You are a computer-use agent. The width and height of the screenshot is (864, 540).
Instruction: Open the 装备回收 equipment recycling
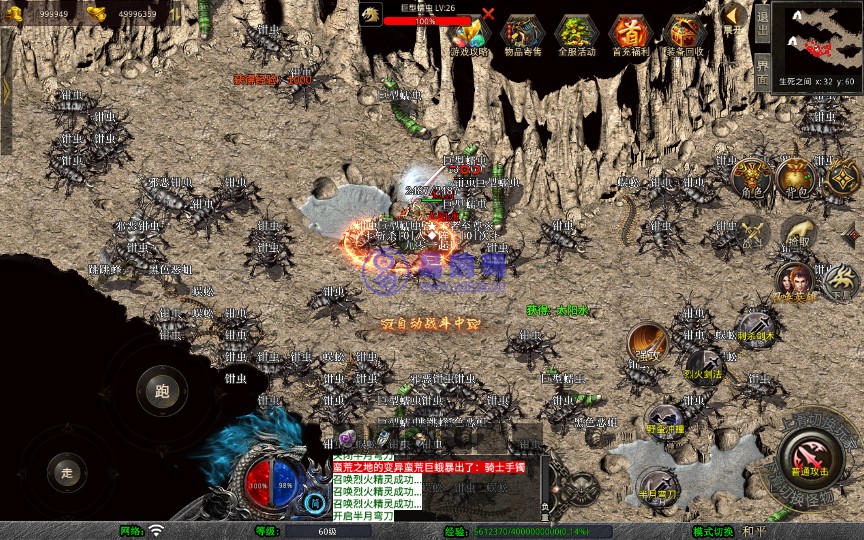[x=685, y=35]
